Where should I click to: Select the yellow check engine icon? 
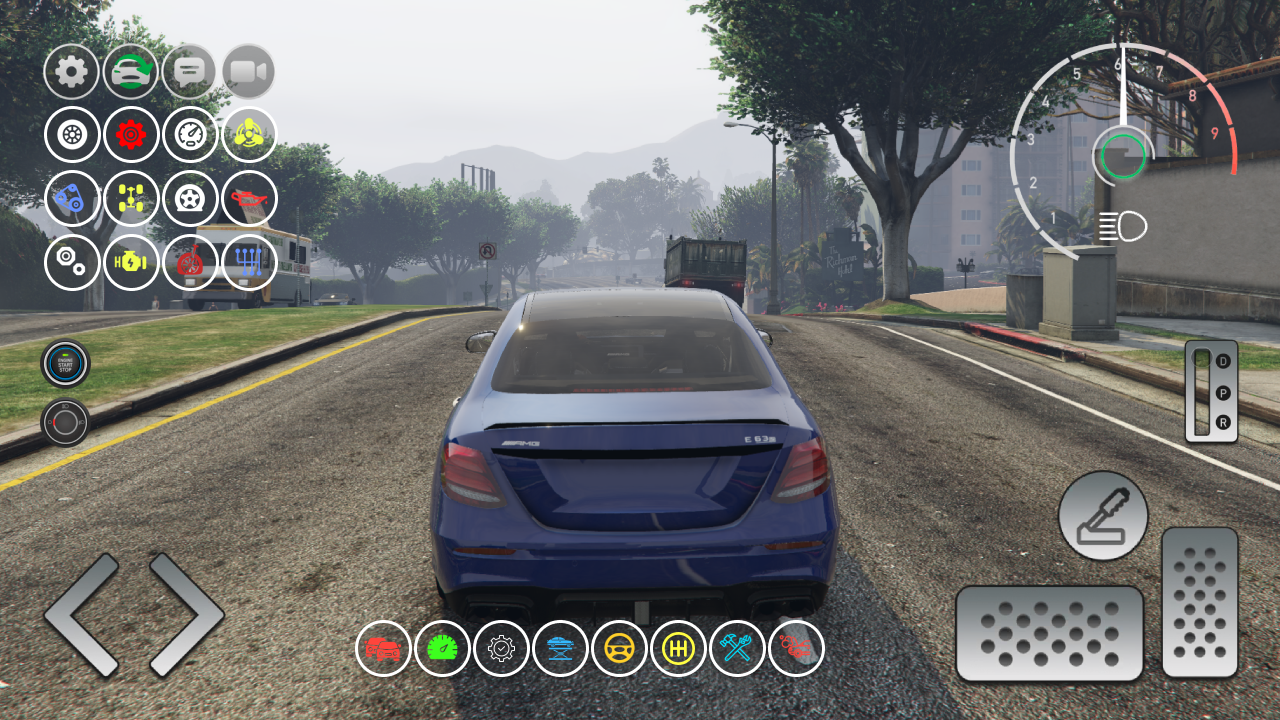coord(130,263)
